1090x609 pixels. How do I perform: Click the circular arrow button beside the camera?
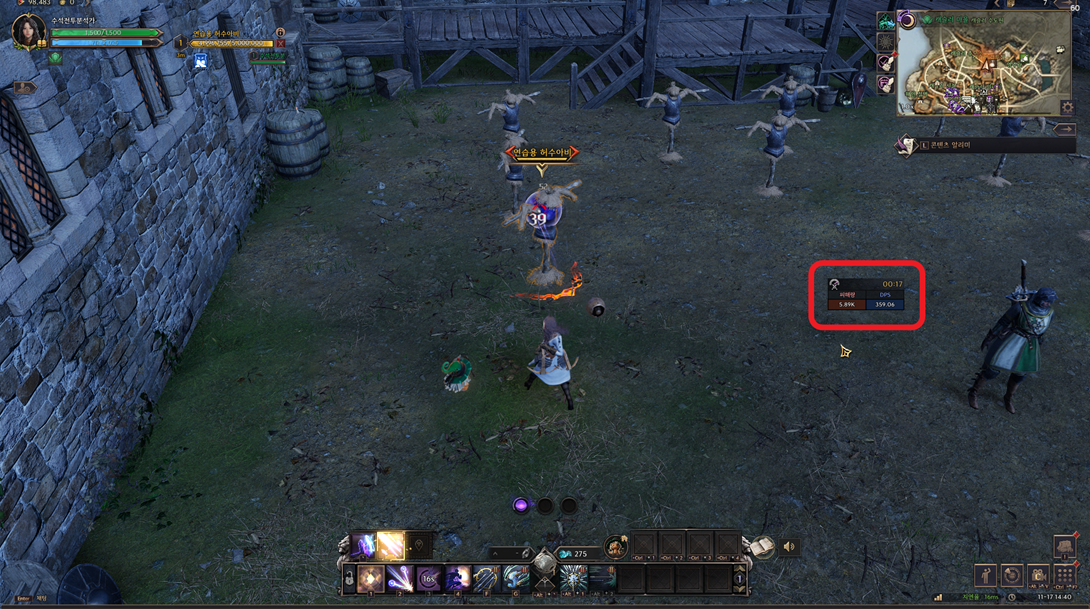point(1012,576)
